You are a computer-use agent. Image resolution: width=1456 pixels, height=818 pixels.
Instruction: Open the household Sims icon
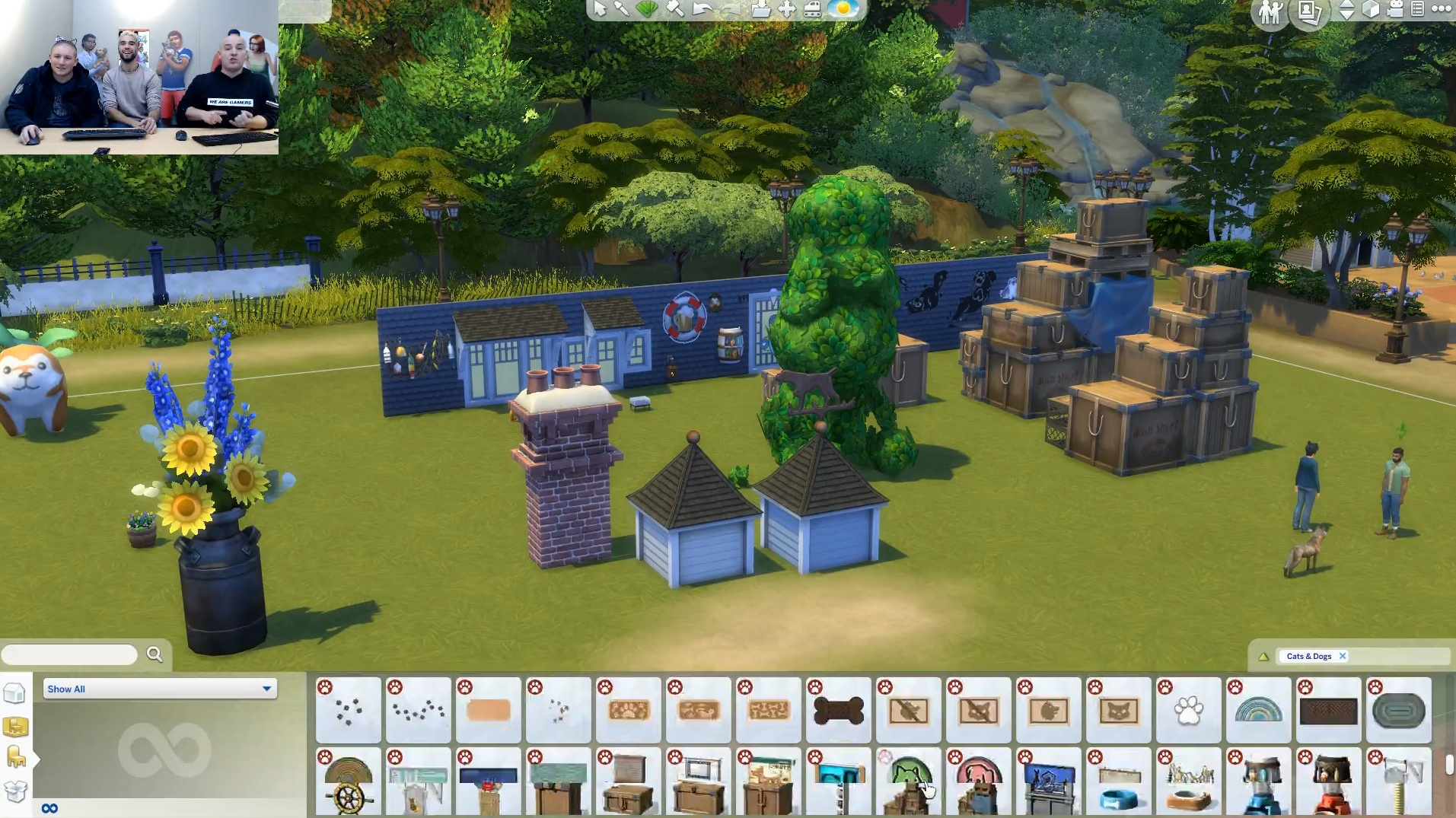click(1270, 11)
